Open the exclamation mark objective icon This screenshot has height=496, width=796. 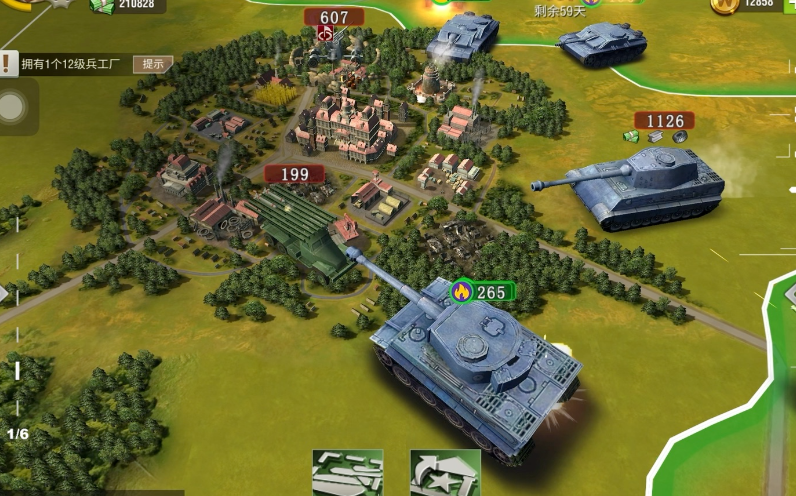[8, 65]
